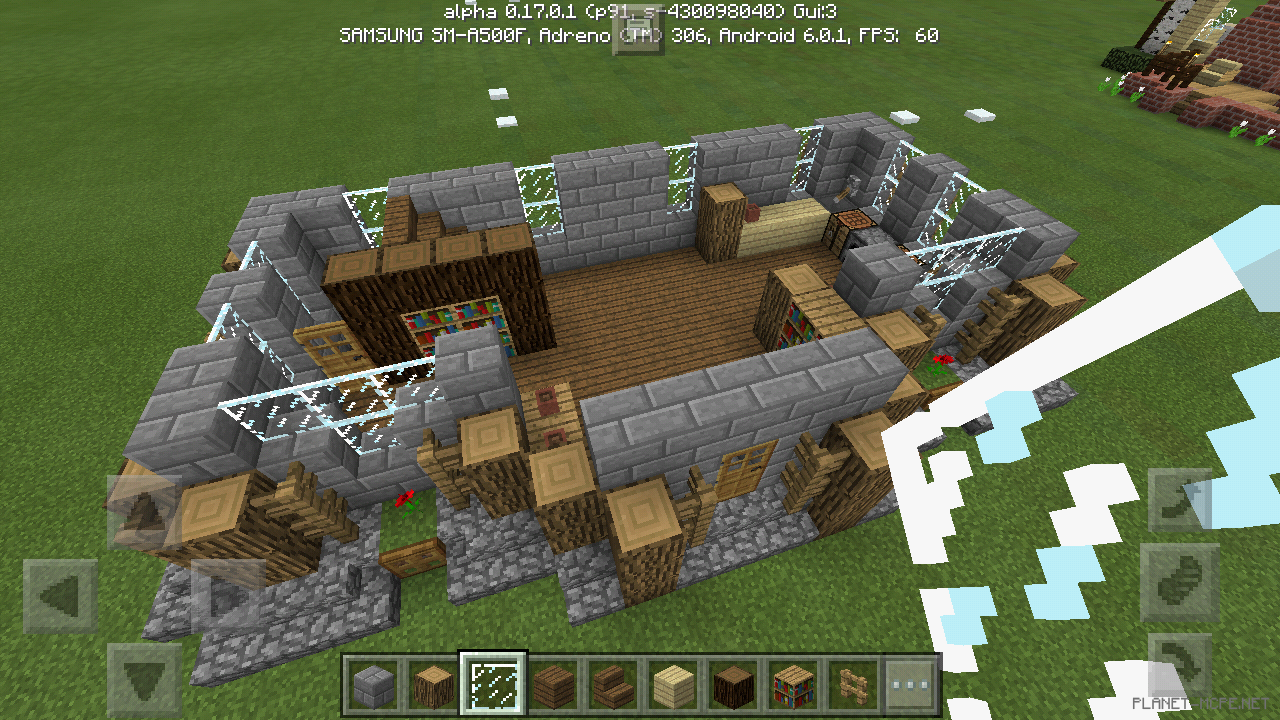Click the FPS counter readout
The height and width of the screenshot is (720, 1280).
[900, 34]
